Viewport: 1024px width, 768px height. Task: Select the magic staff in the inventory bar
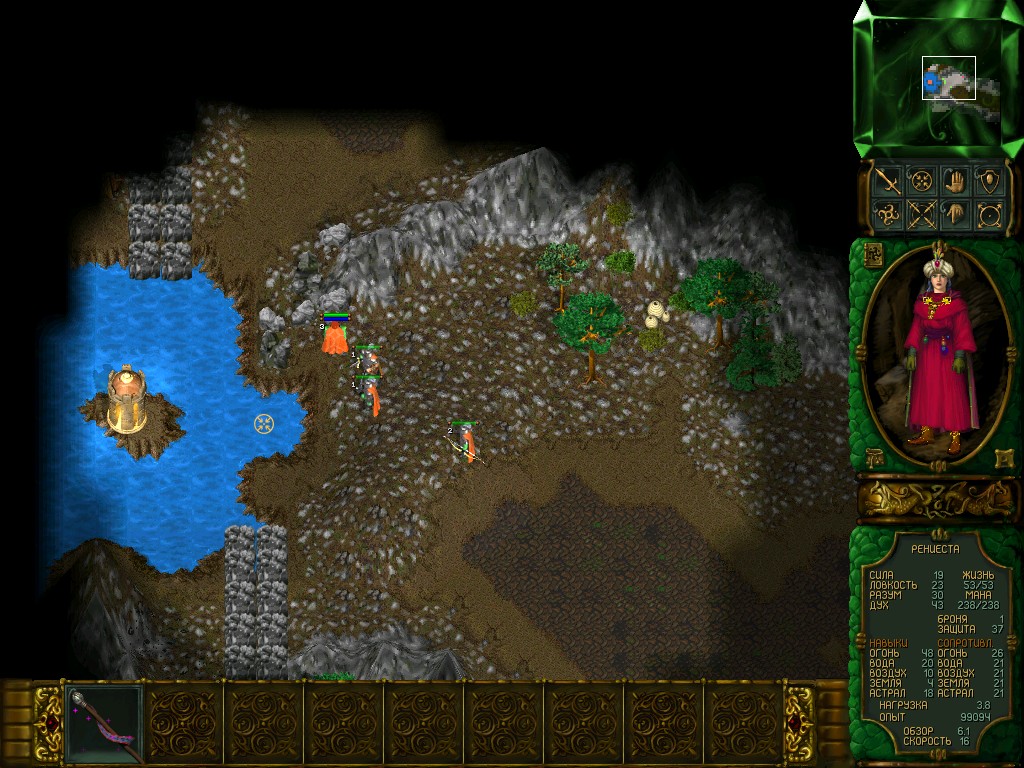click(104, 723)
